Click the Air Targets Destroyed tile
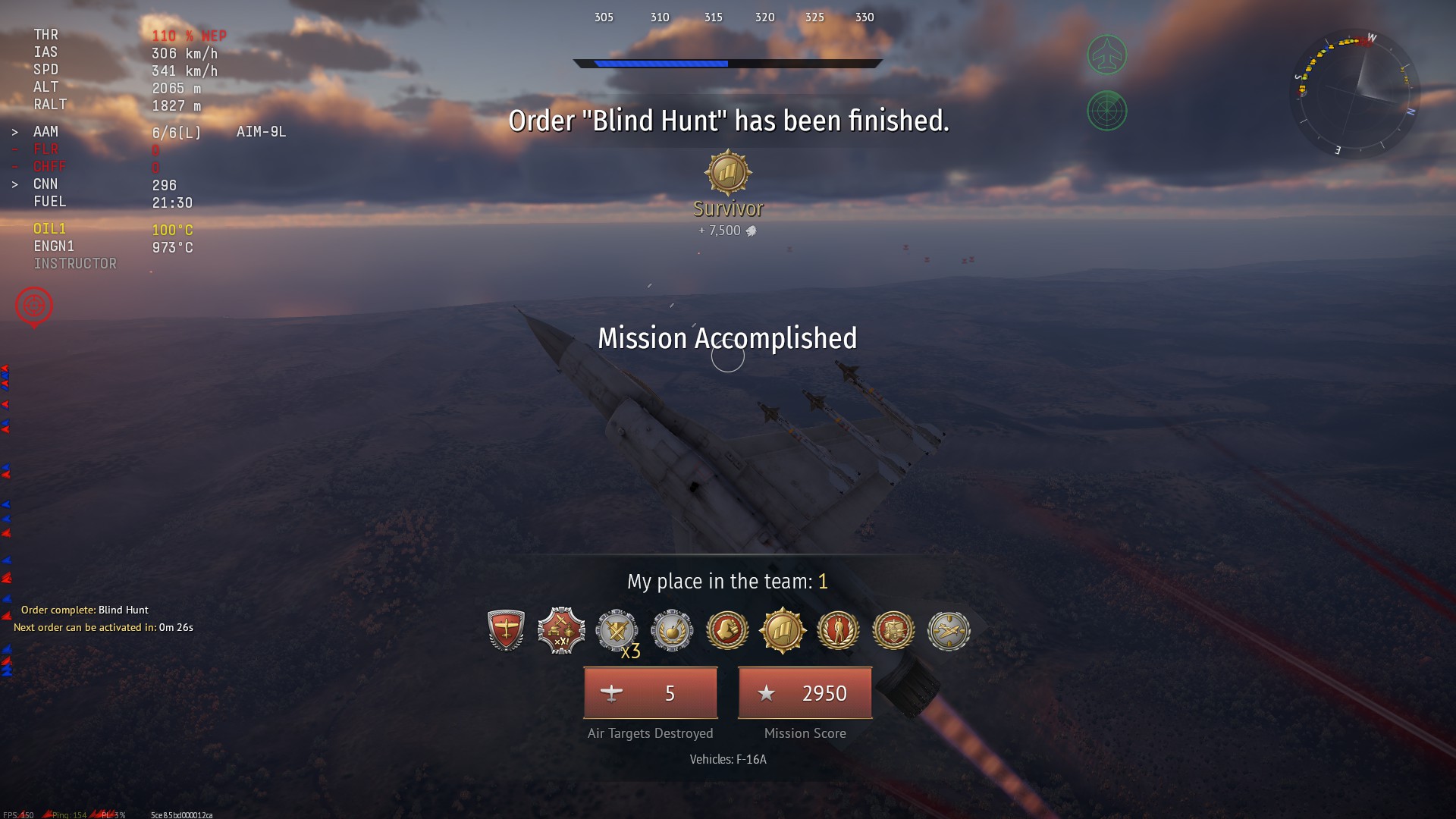This screenshot has width=1456, height=819. (650, 693)
